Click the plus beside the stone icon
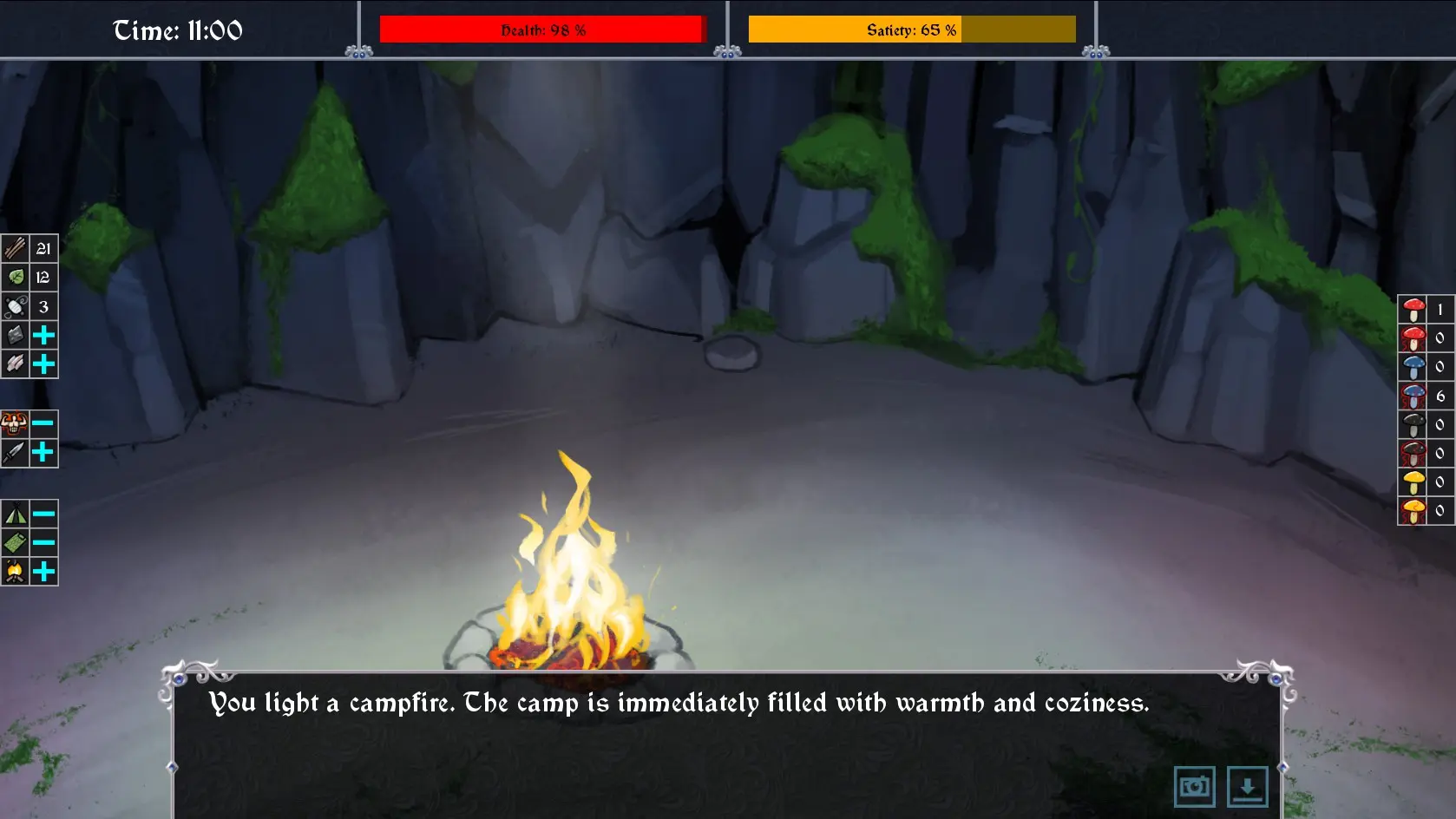Viewport: 1456px width, 819px height. click(43, 336)
